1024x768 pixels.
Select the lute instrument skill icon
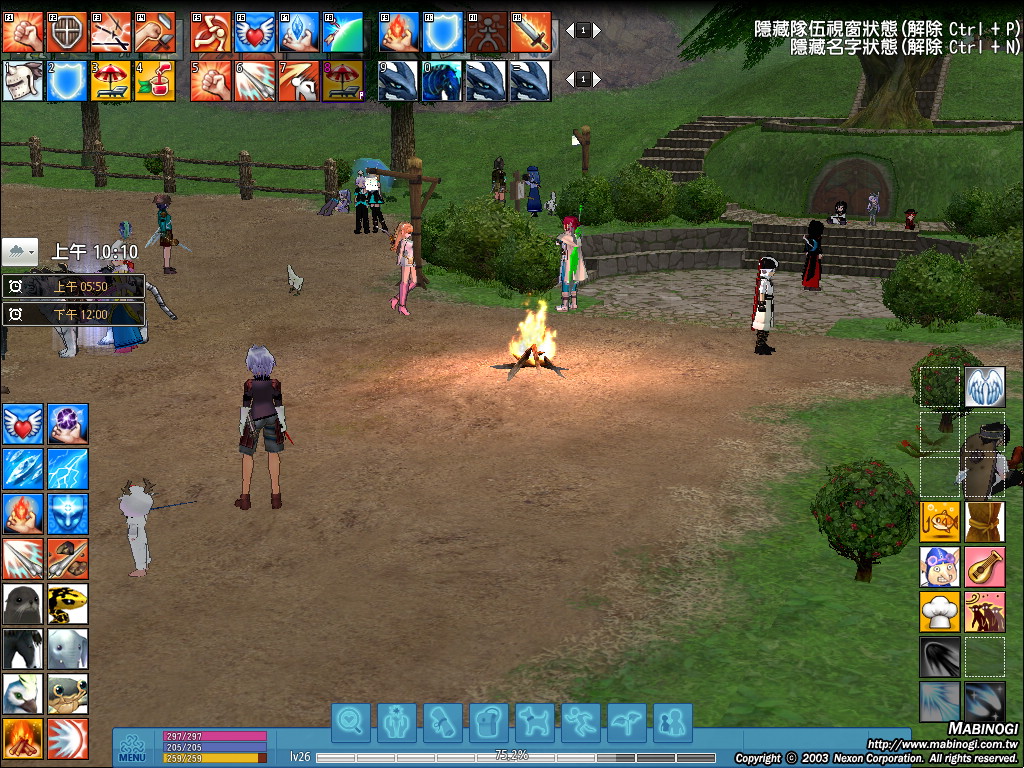[985, 566]
